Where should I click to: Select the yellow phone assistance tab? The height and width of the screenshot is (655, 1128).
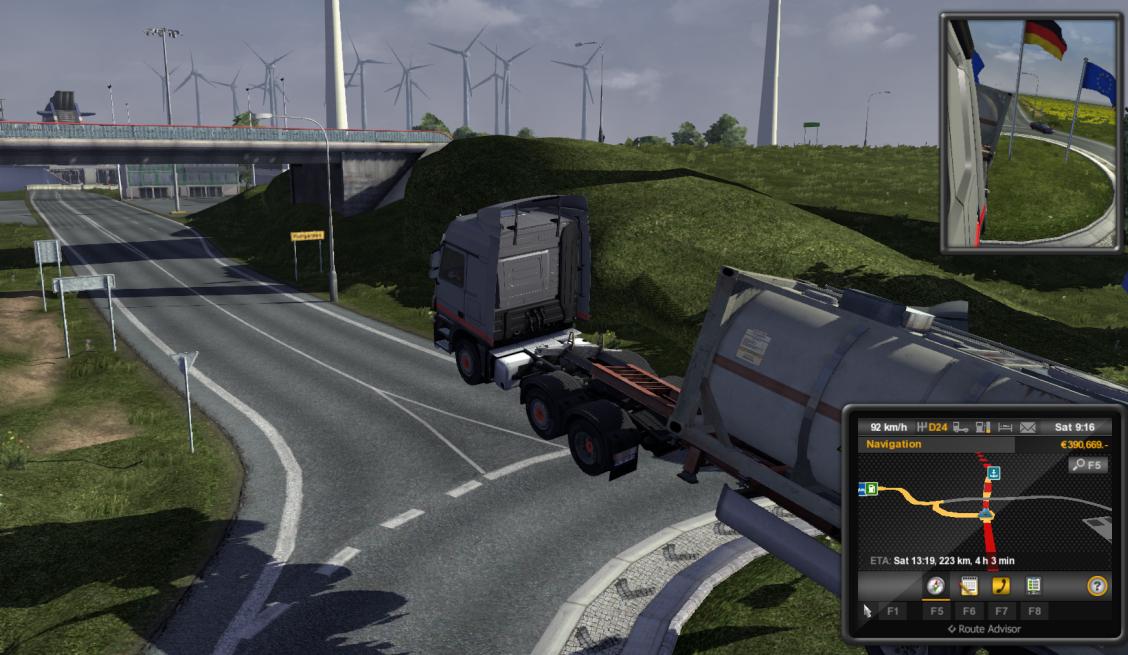tap(1000, 587)
